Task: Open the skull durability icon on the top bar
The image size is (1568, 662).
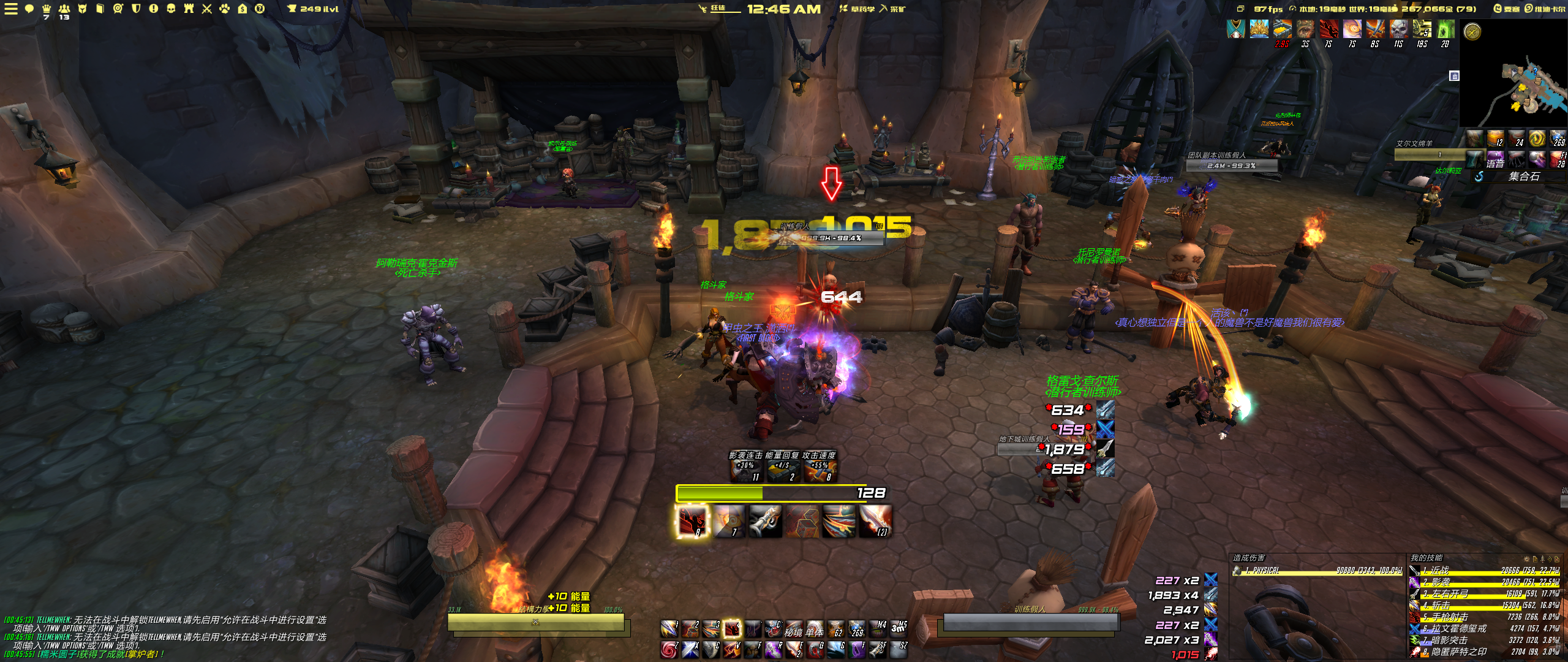Action: 171,9
